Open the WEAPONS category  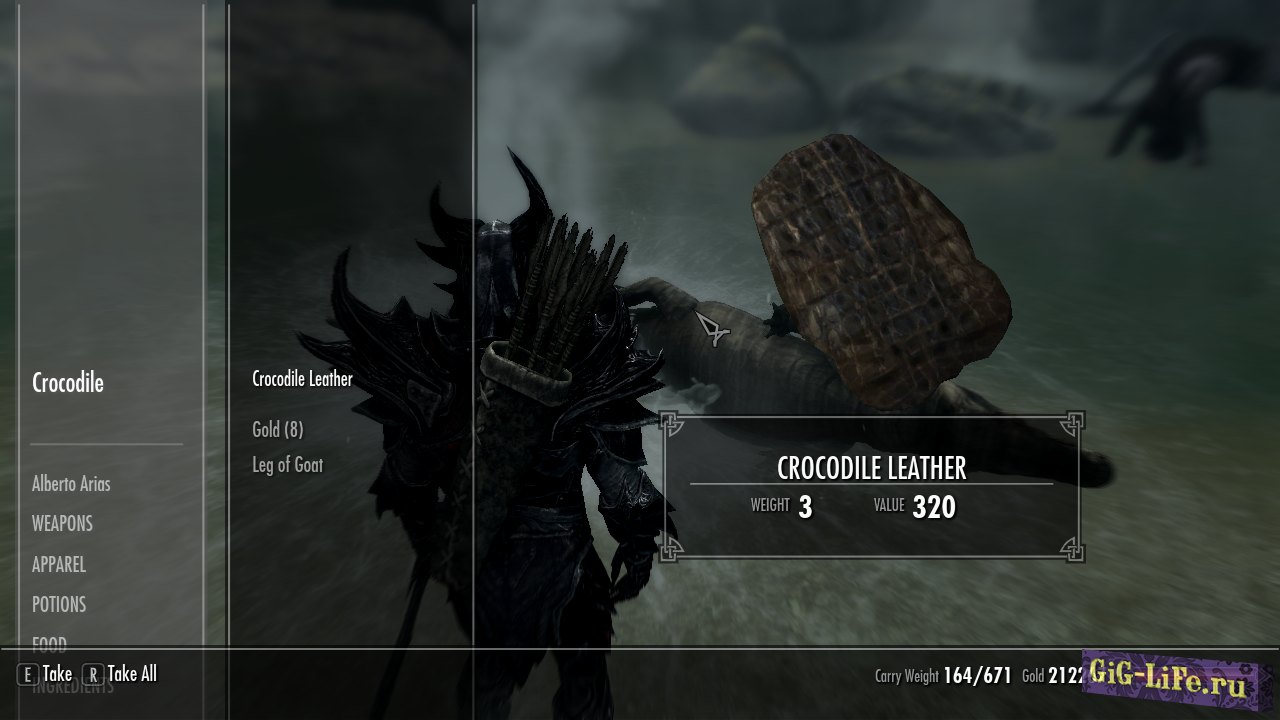coord(62,524)
